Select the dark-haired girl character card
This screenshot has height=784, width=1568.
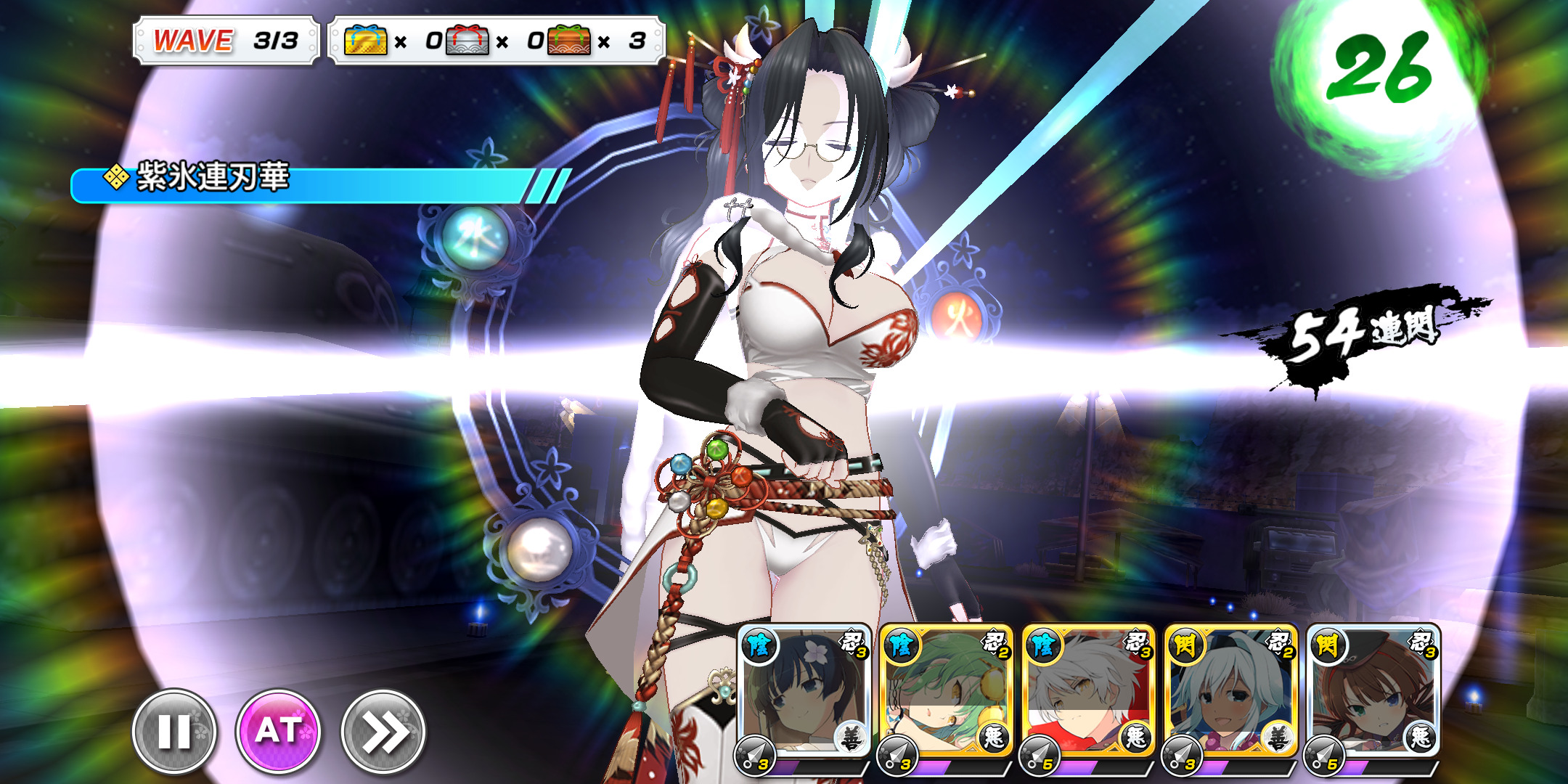[804, 693]
